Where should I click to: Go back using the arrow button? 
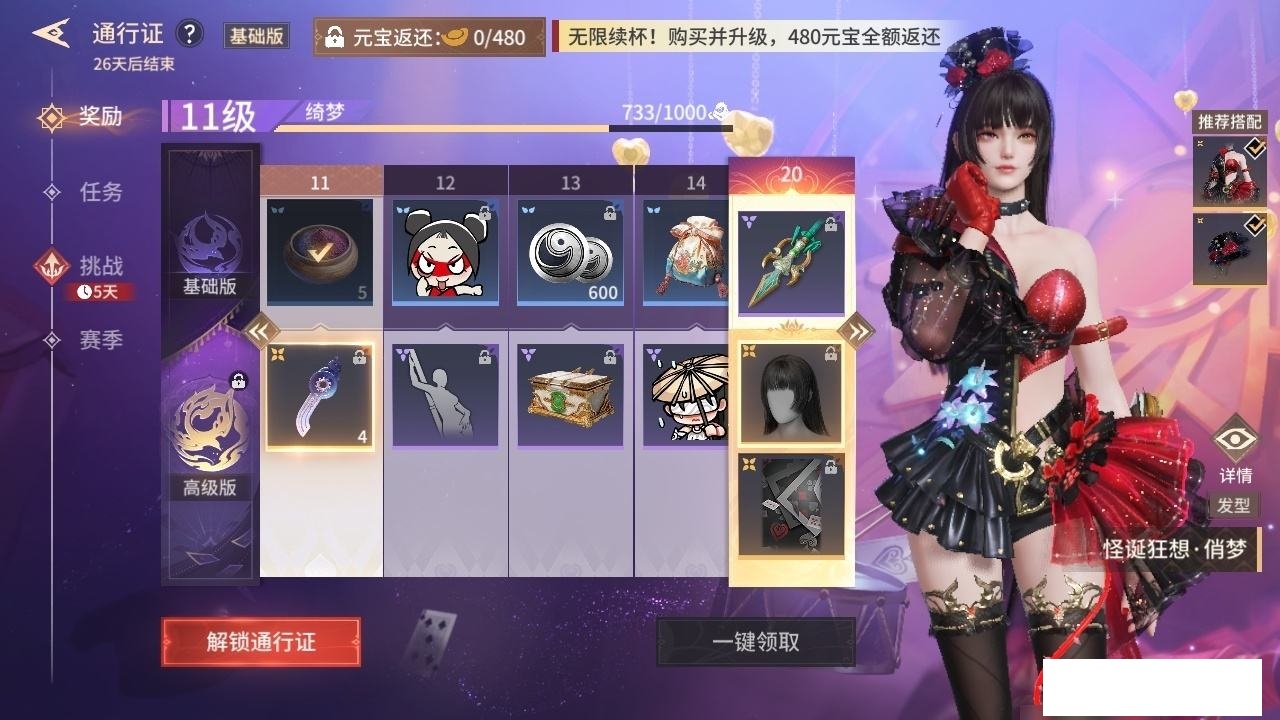50,34
